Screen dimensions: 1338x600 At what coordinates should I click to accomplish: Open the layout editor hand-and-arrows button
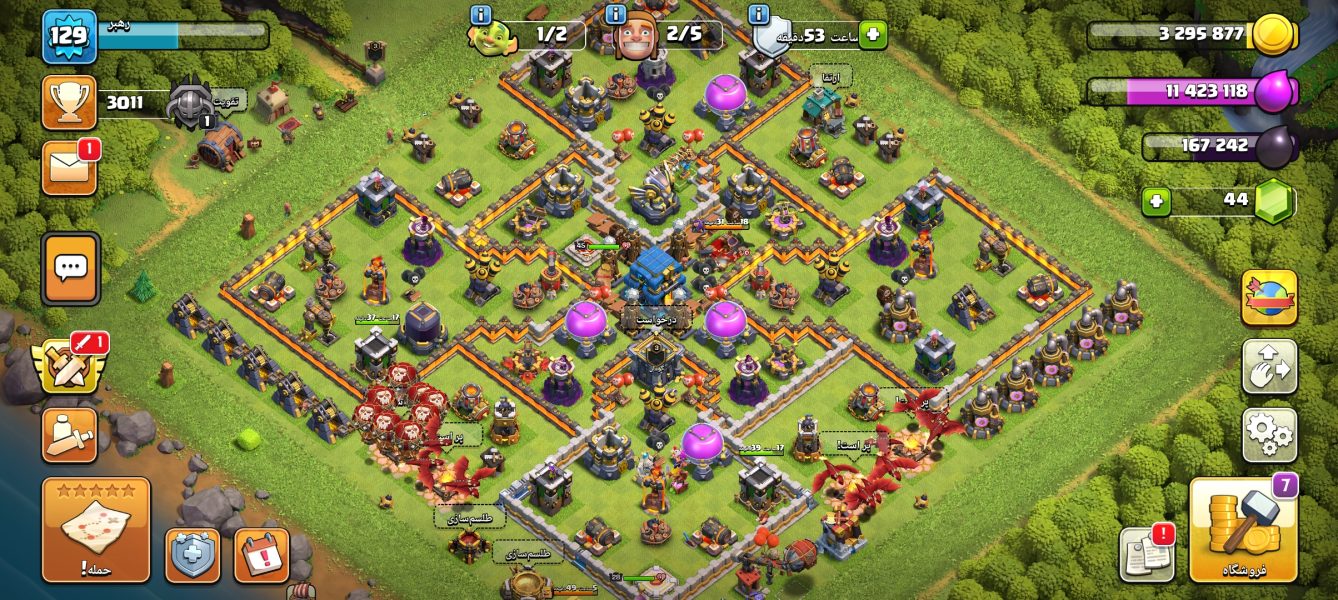tap(1269, 366)
